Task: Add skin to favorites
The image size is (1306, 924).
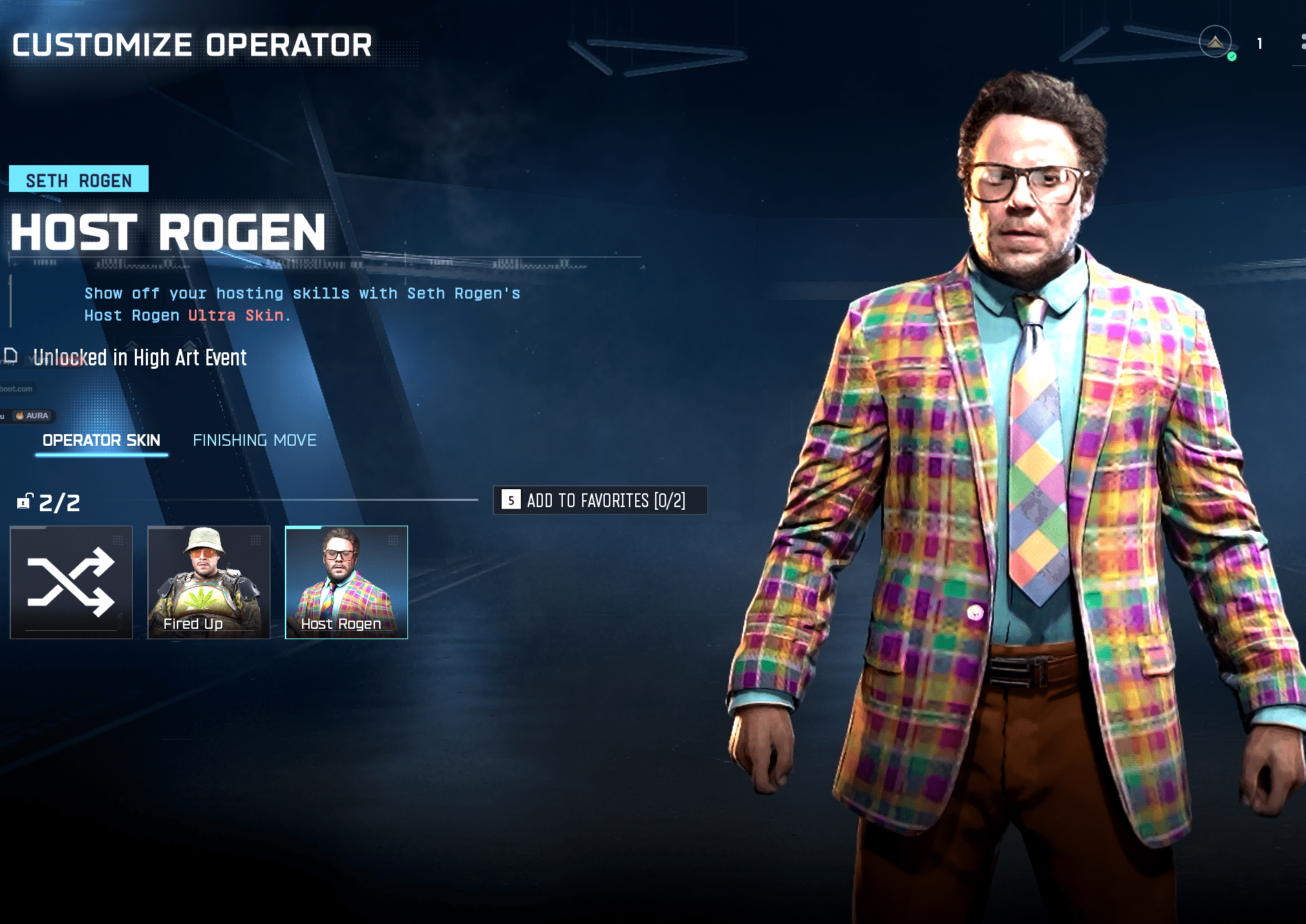Action: pos(600,500)
